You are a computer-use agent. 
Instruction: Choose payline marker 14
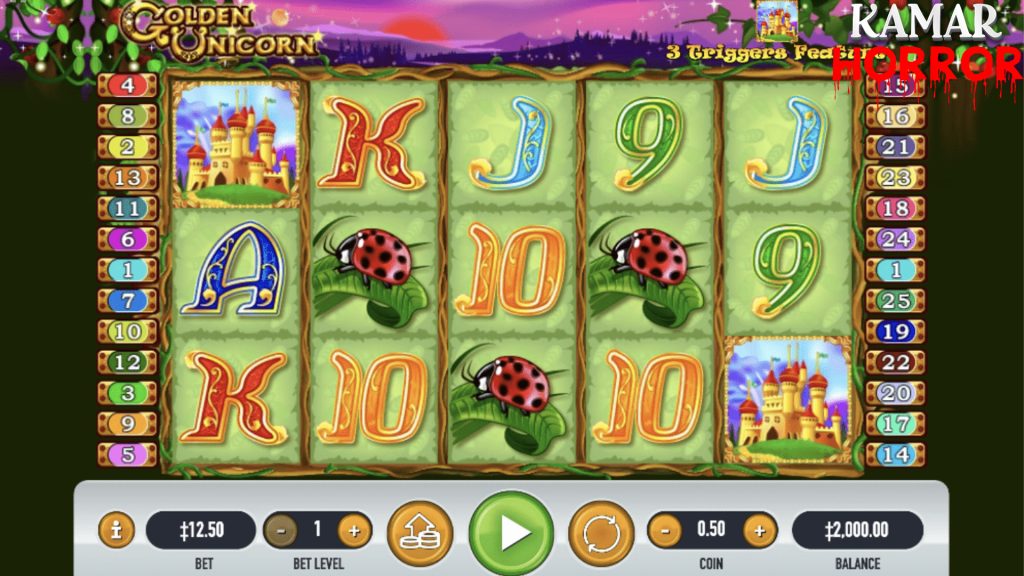(896, 455)
